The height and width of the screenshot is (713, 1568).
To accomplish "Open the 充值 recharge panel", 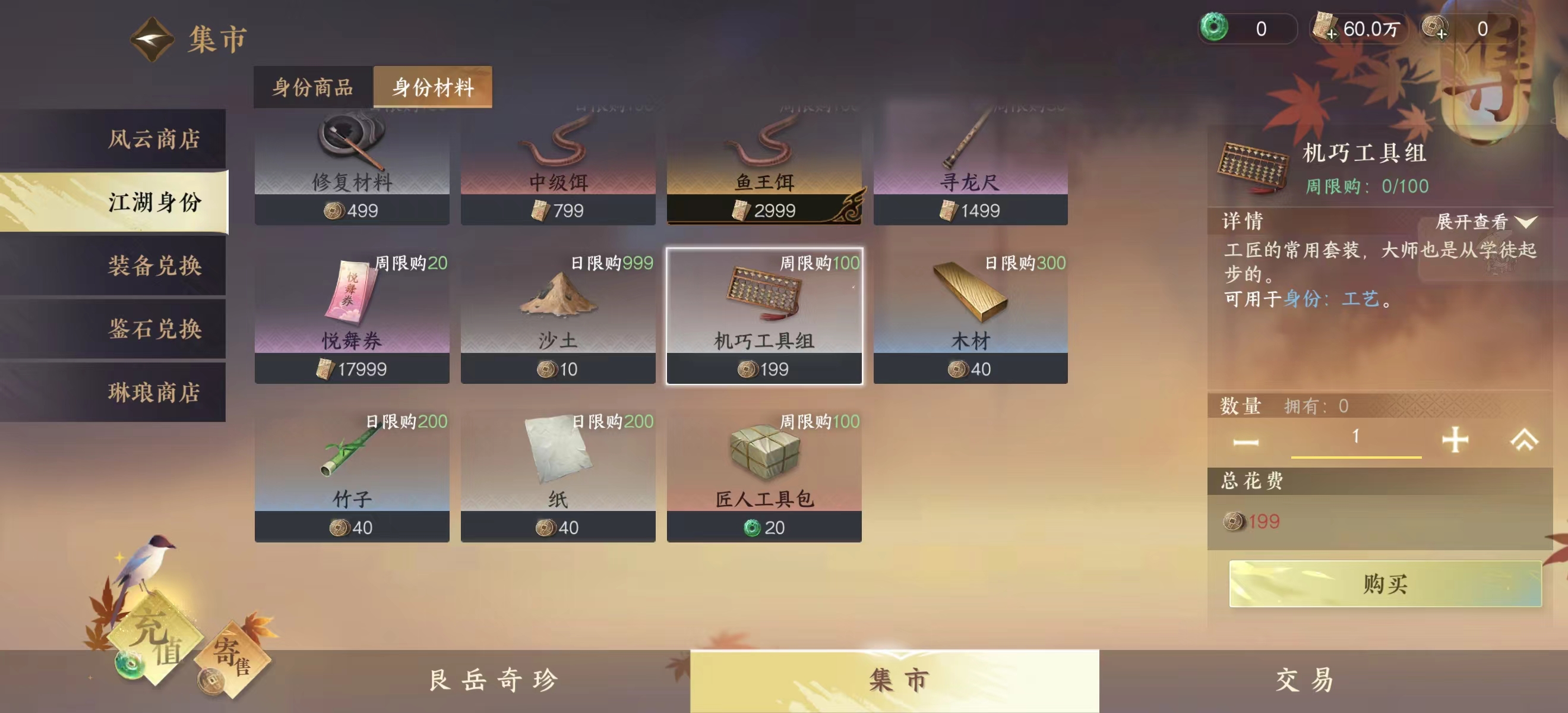I will pyautogui.click(x=158, y=633).
